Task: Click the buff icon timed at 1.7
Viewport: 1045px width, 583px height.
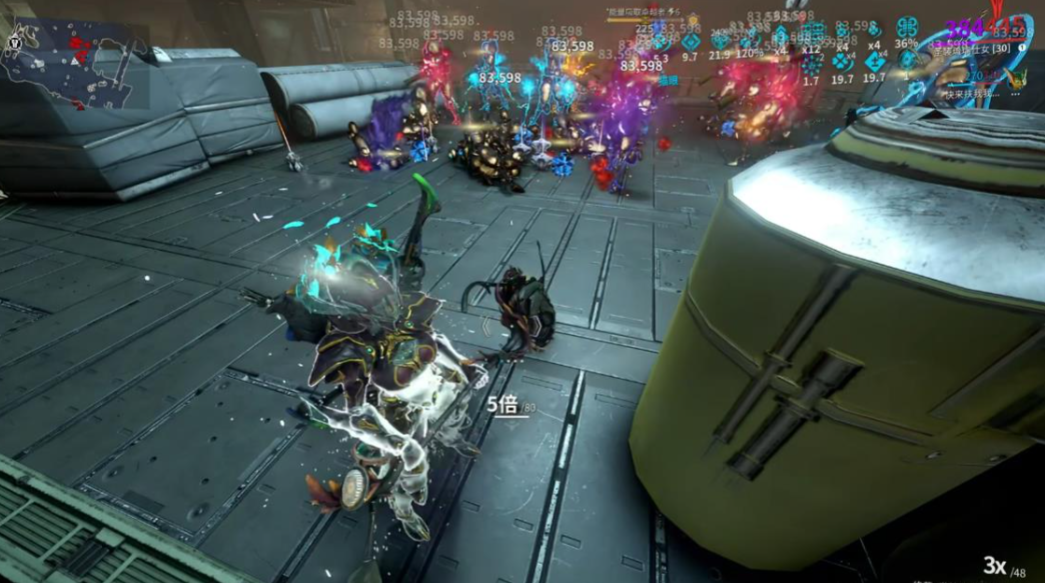Action: click(812, 65)
